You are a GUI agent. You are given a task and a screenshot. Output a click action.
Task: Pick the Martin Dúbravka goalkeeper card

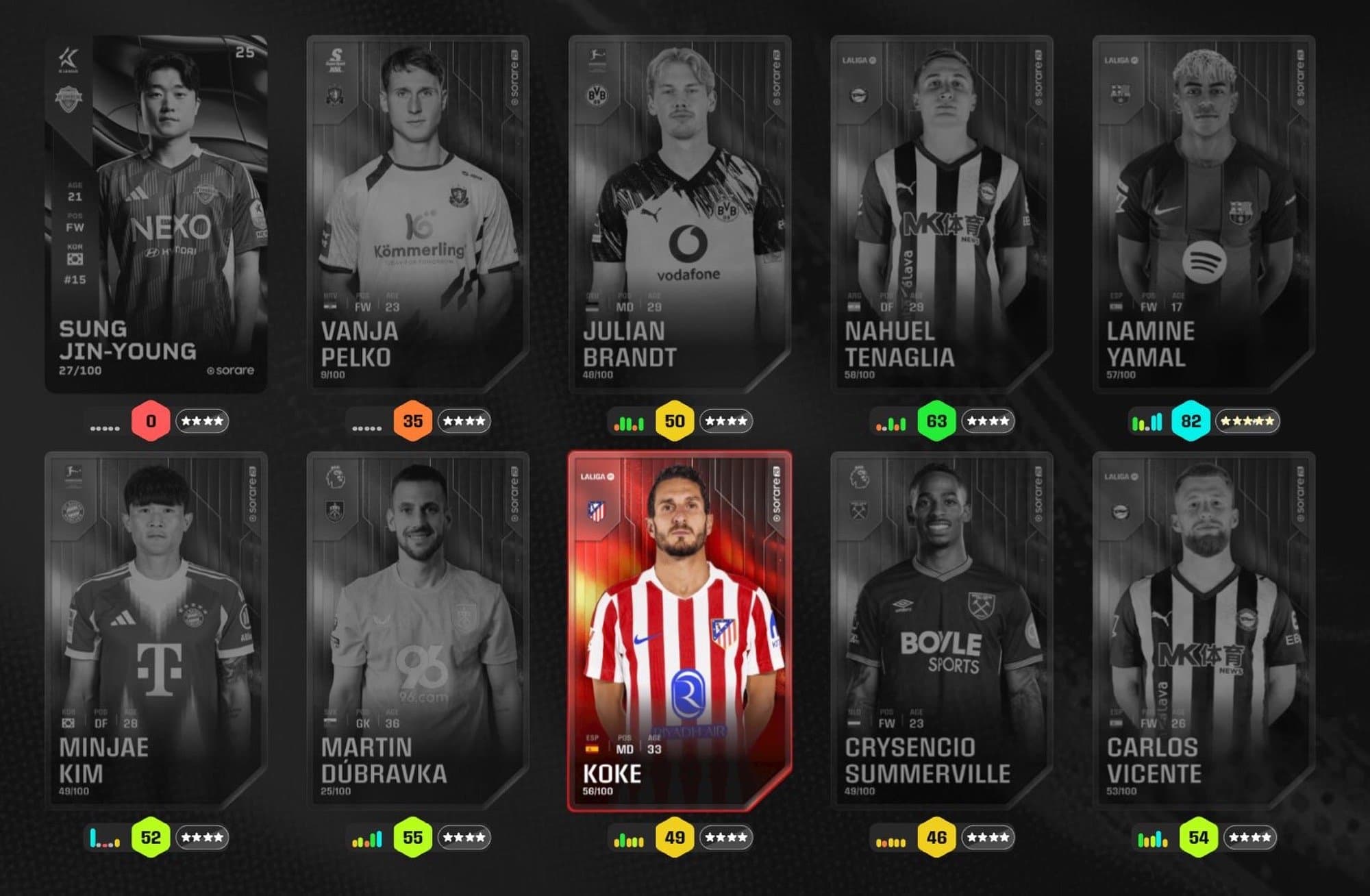418,630
